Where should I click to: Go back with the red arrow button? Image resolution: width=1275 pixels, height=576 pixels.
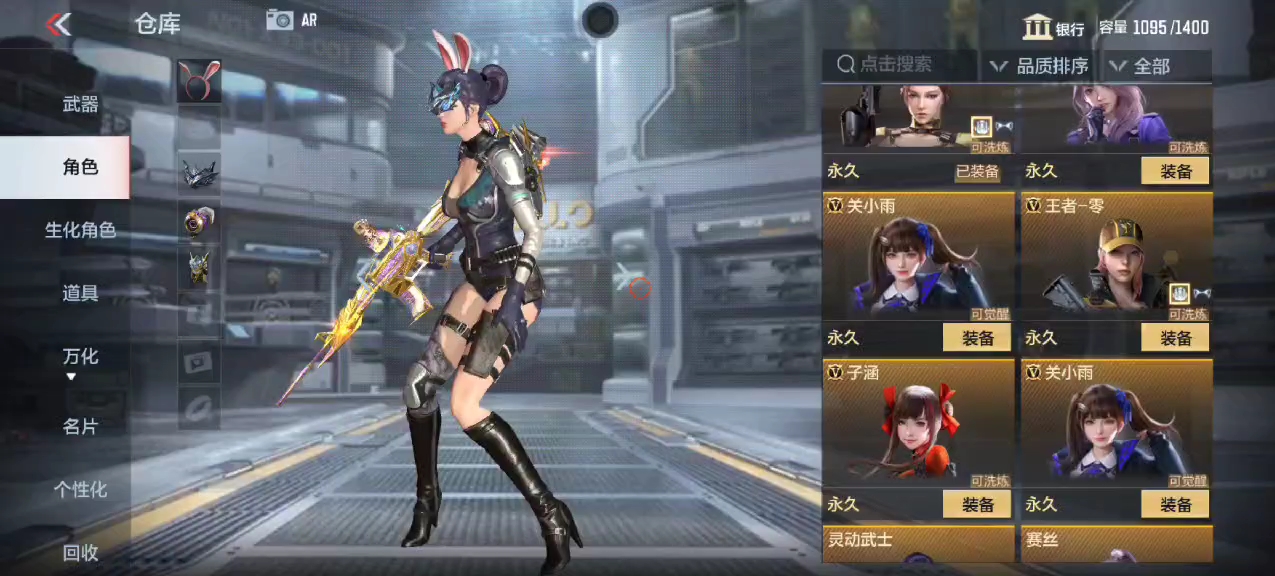59,24
